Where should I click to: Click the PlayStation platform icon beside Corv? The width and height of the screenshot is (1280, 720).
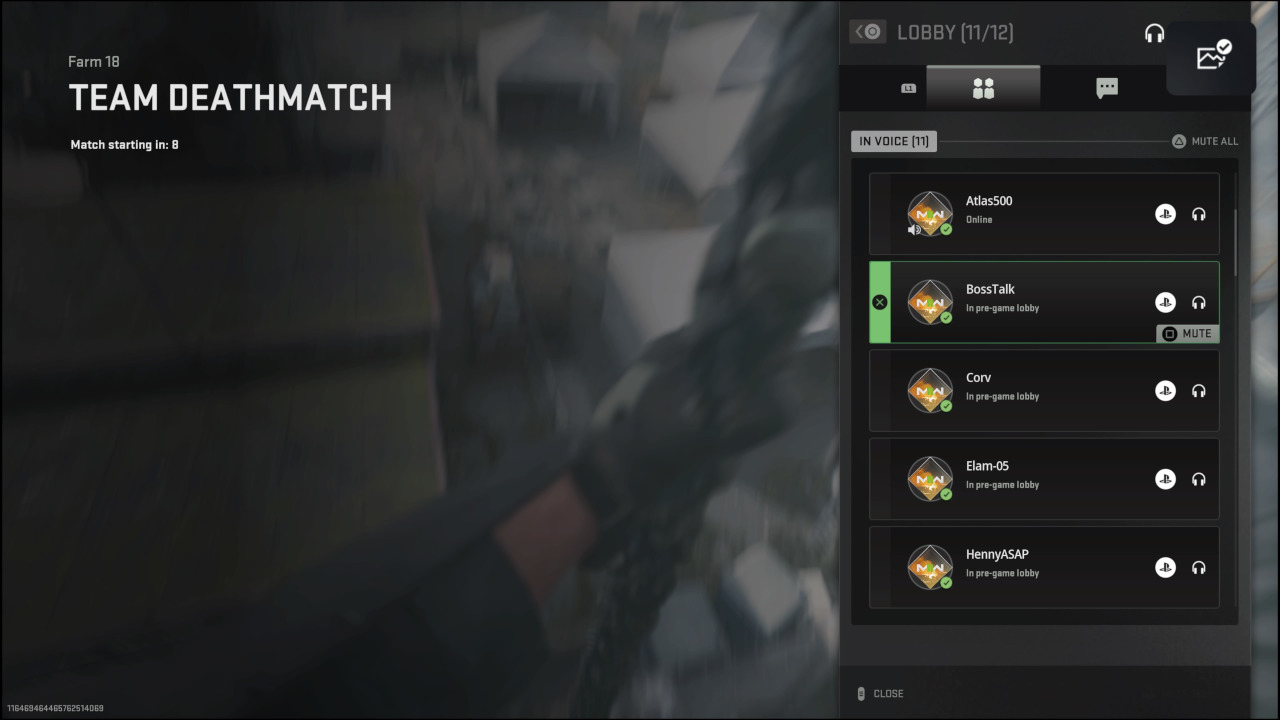1165,391
